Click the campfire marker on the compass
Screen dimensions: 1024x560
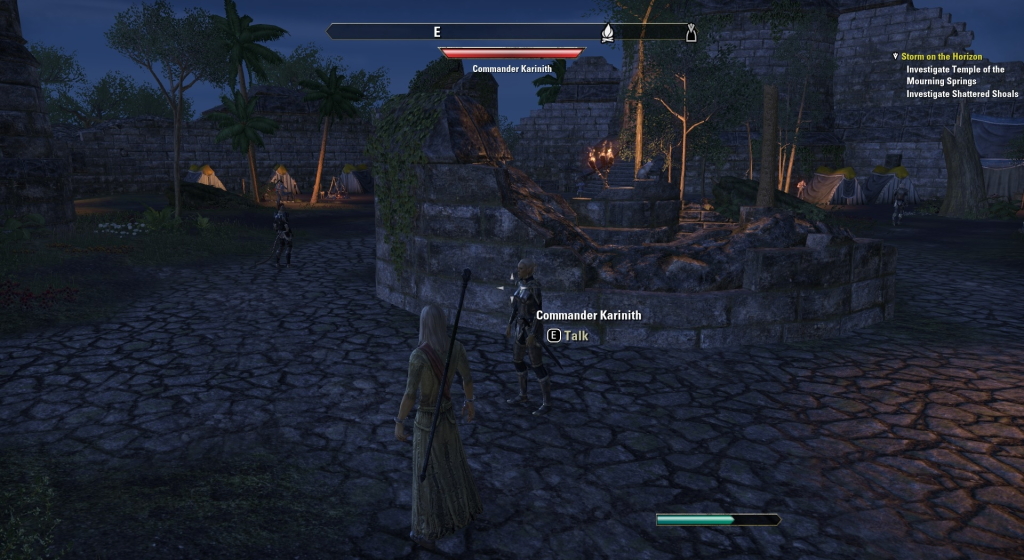[607, 33]
